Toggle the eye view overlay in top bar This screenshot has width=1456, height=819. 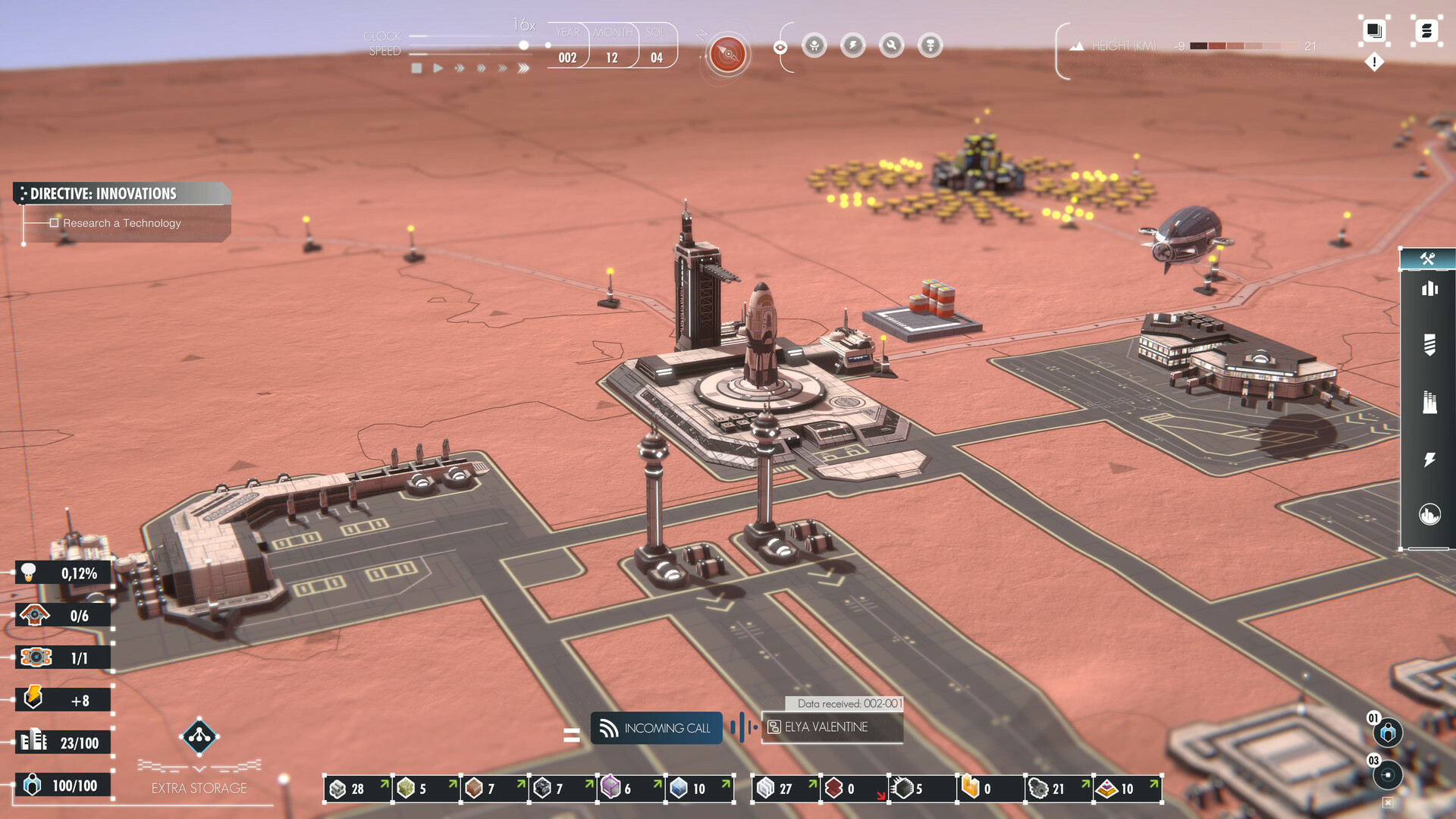tap(780, 46)
